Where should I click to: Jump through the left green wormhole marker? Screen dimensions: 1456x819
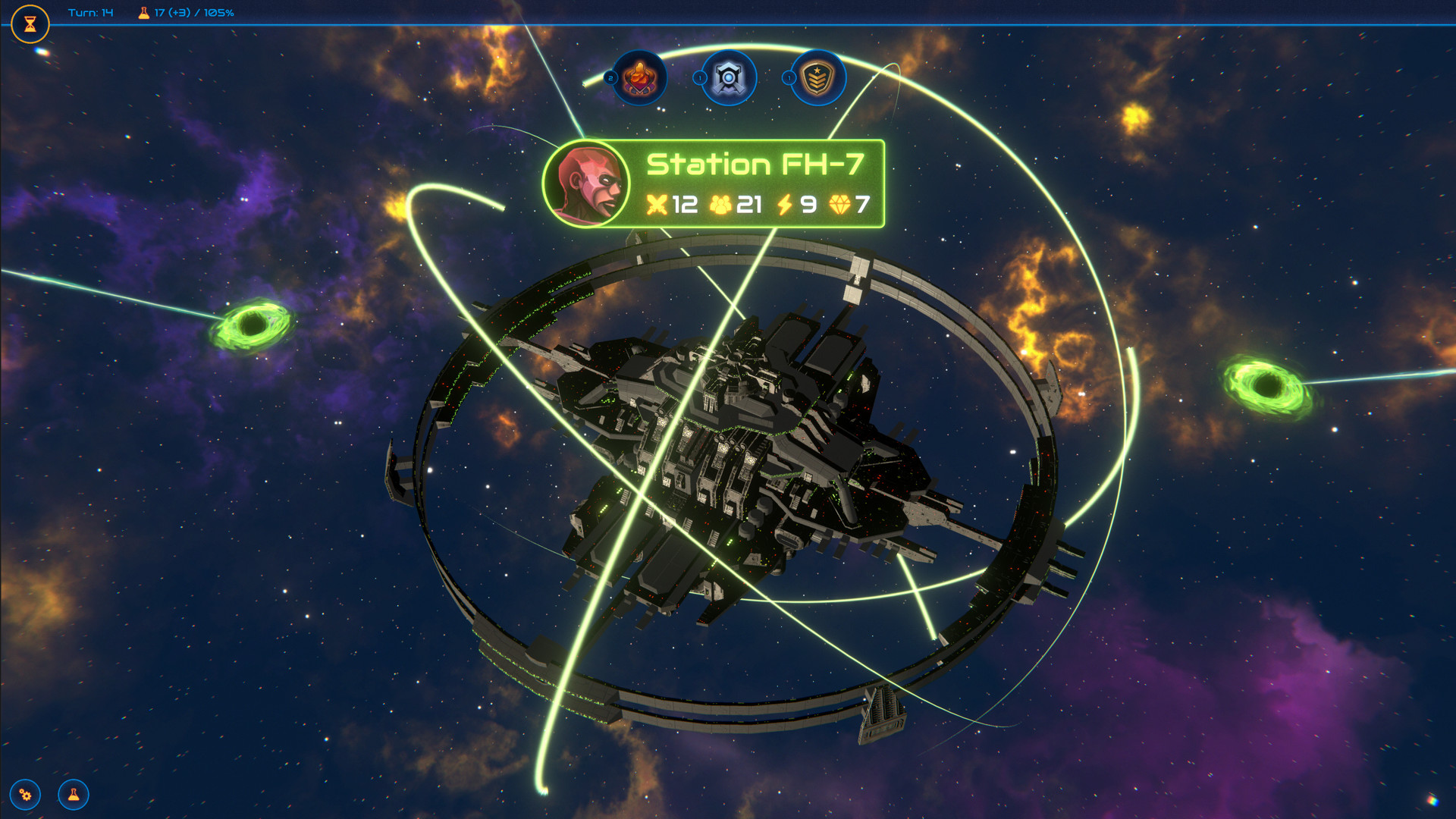(253, 325)
